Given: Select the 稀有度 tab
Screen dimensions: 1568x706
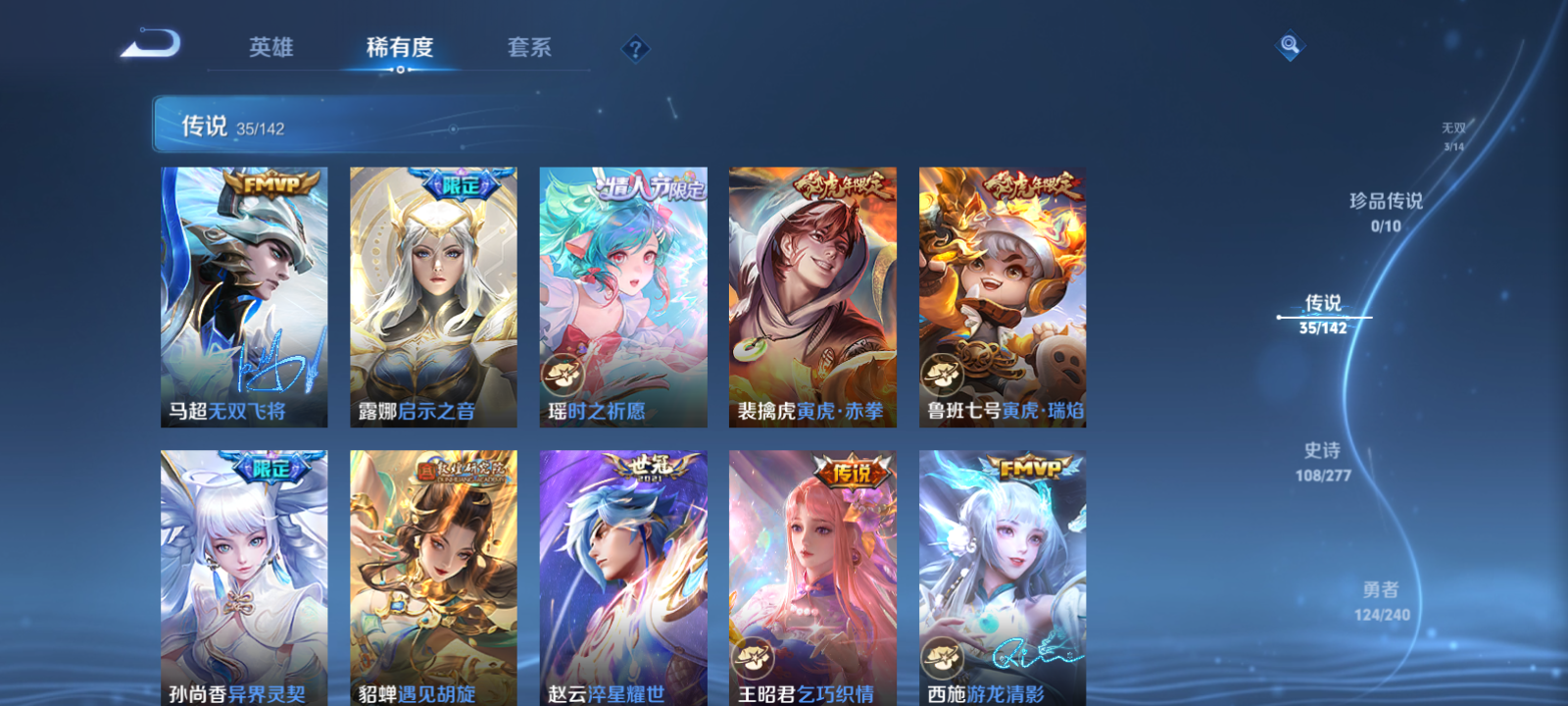Looking at the screenshot, I should [397, 47].
